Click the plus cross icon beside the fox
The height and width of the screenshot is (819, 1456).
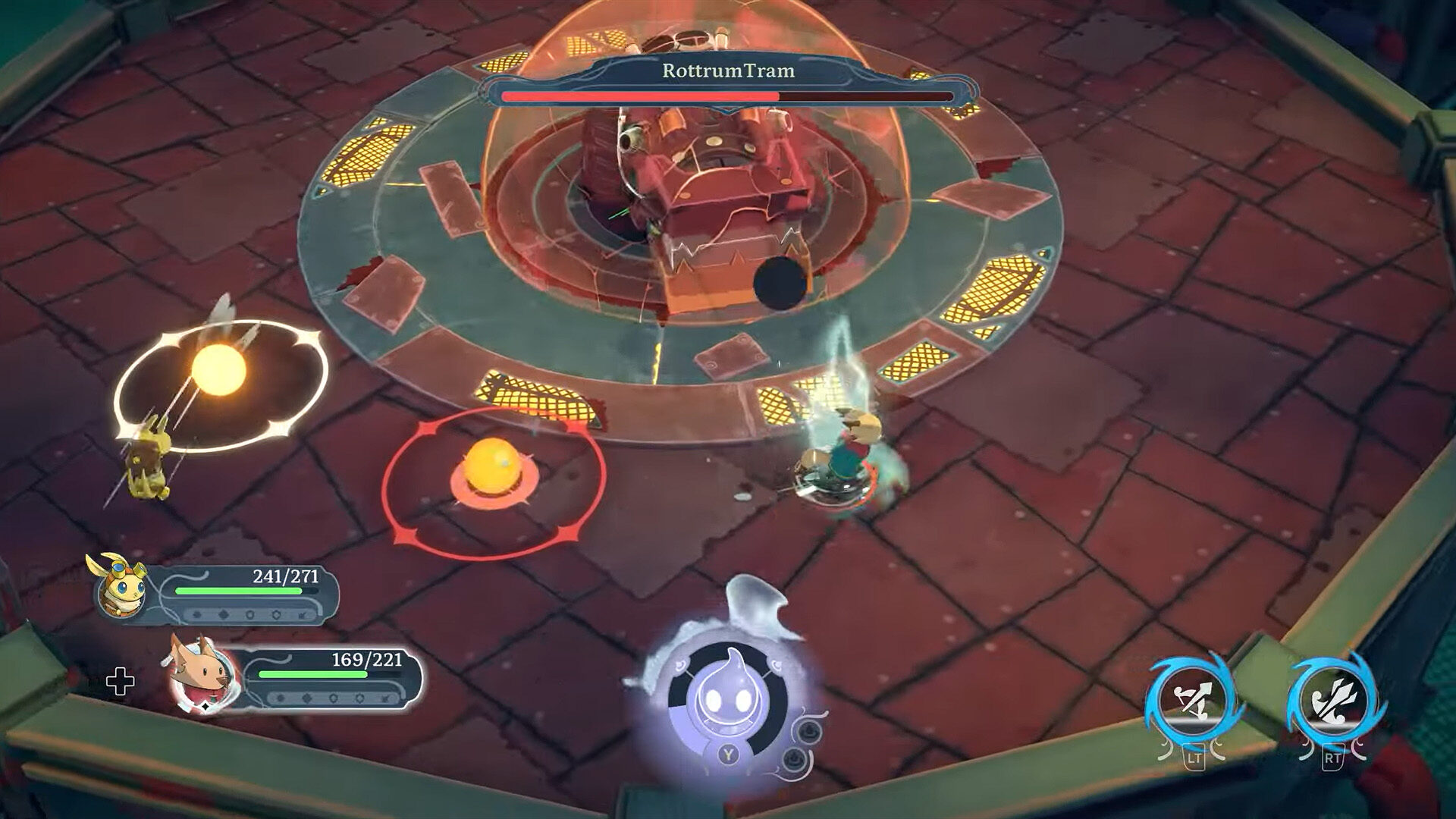point(121,682)
